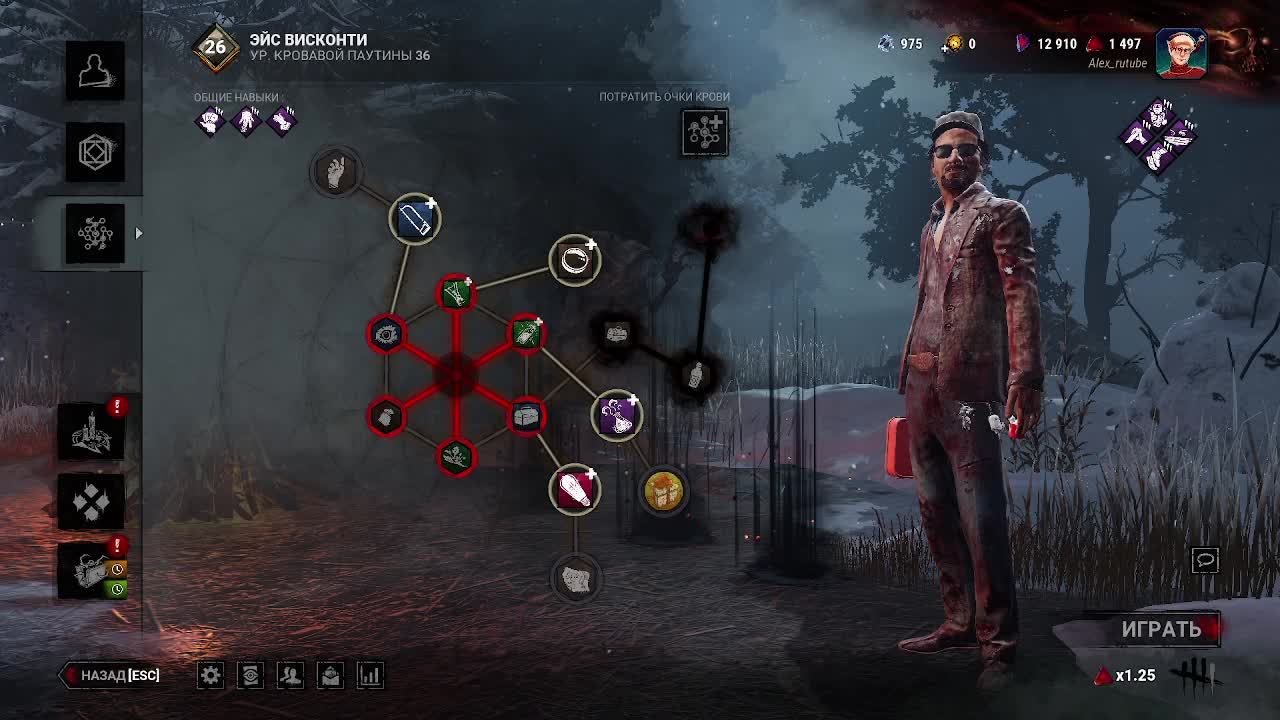Open the character silhouette tab
Image resolution: width=1280 pixels, height=720 pixels.
coord(95,71)
